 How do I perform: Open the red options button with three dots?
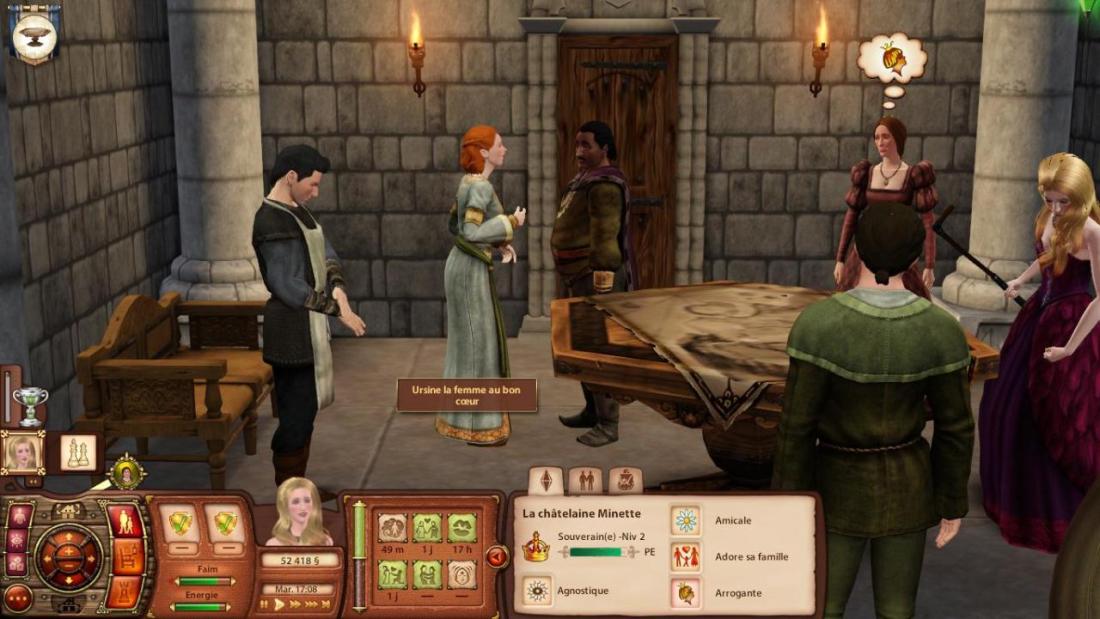tap(17, 598)
